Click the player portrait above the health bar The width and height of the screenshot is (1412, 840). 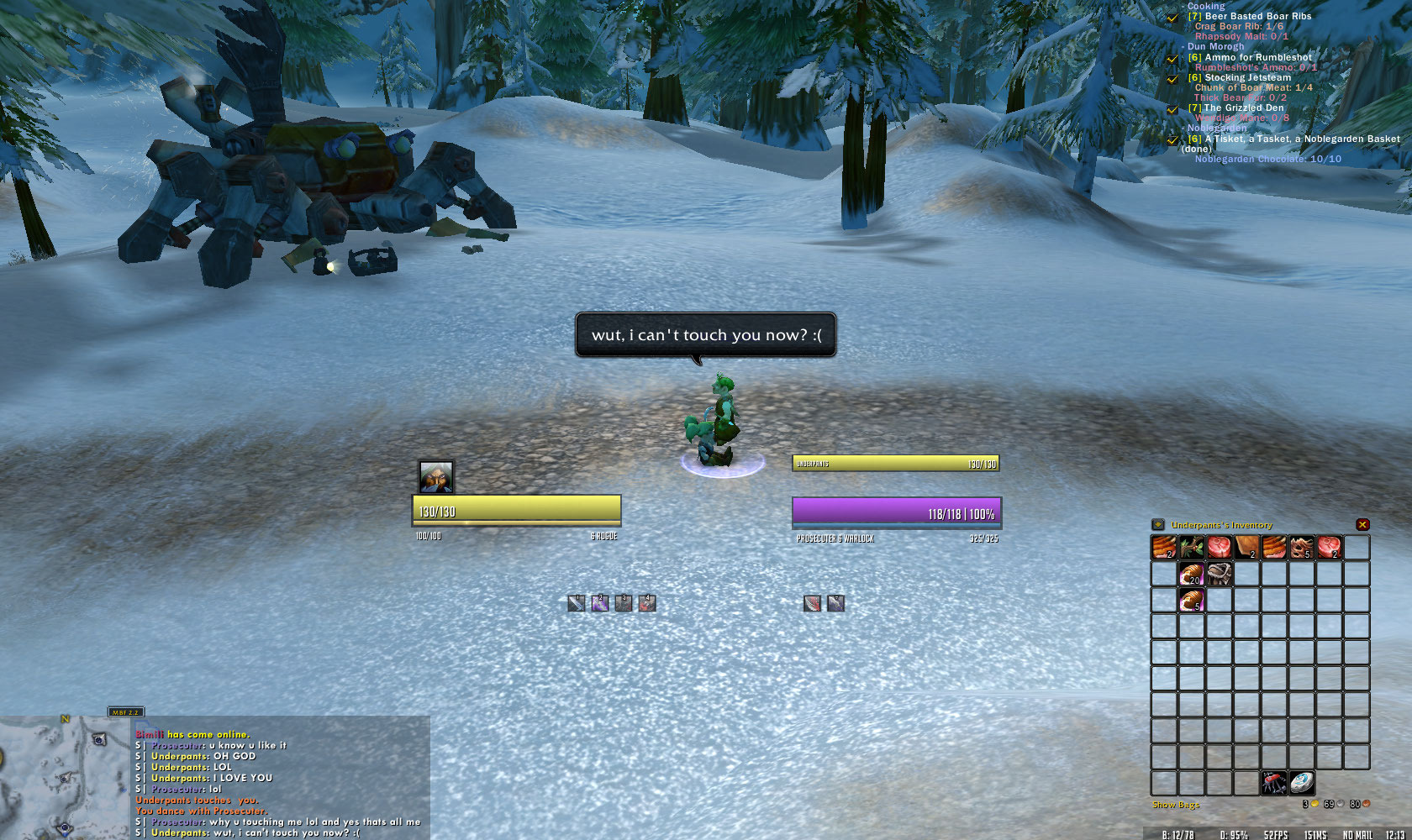(x=436, y=477)
